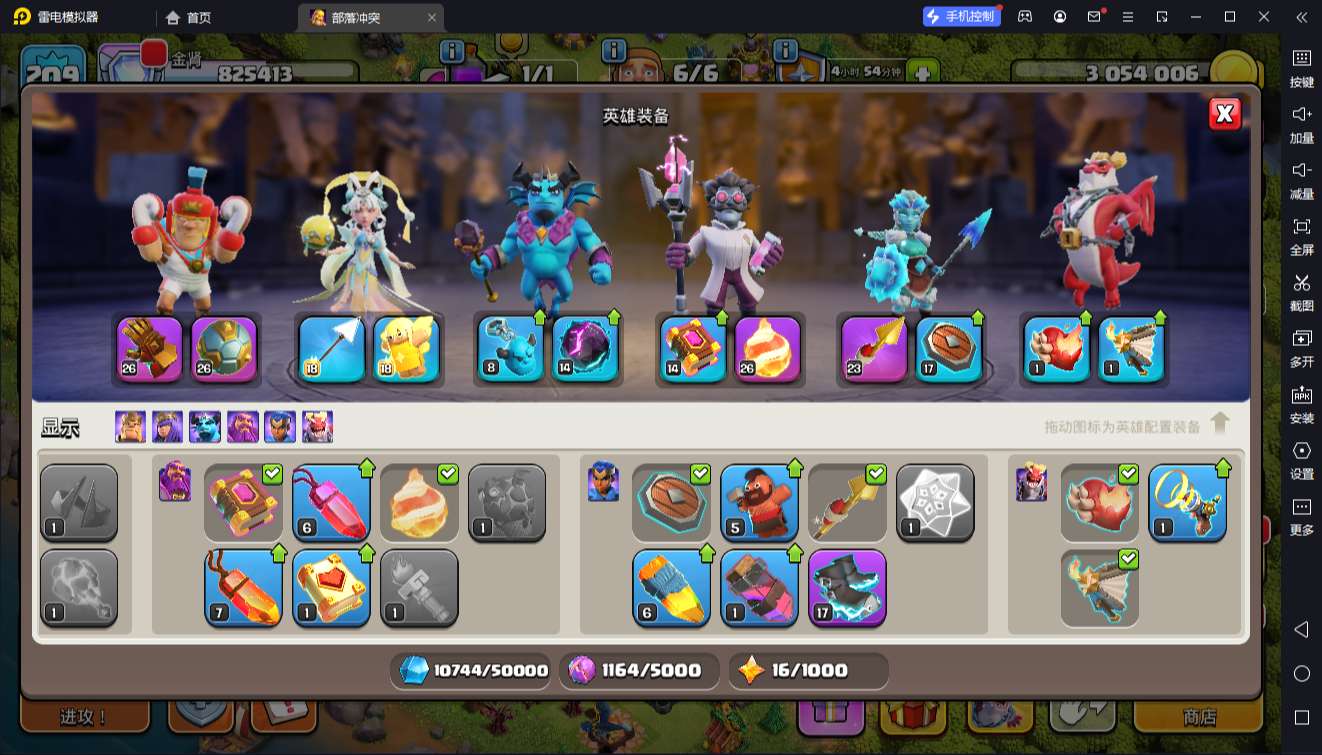Pick the electro boots at level 17
The image size is (1322, 755).
click(847, 588)
